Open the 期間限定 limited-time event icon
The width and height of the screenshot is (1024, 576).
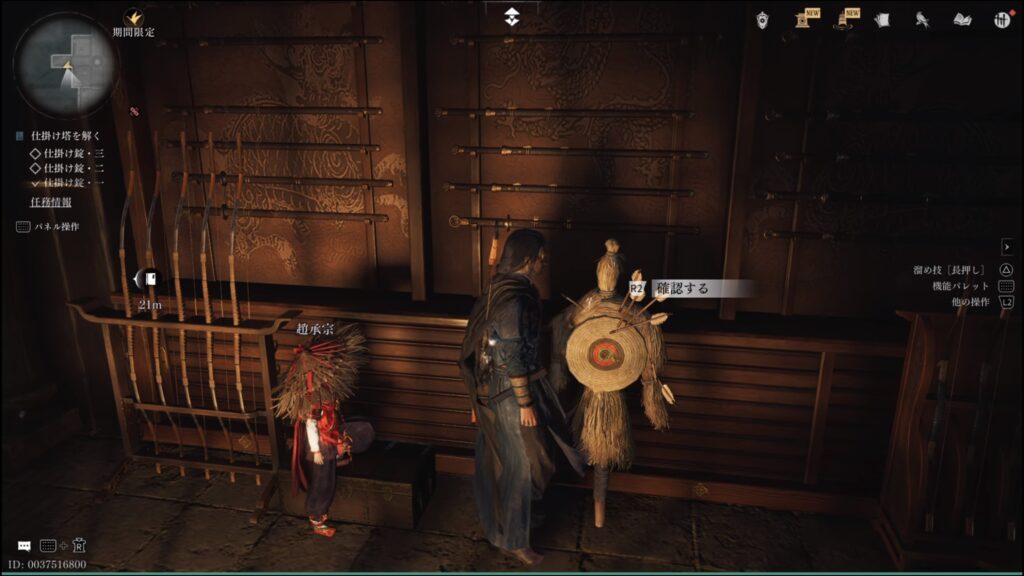[132, 18]
